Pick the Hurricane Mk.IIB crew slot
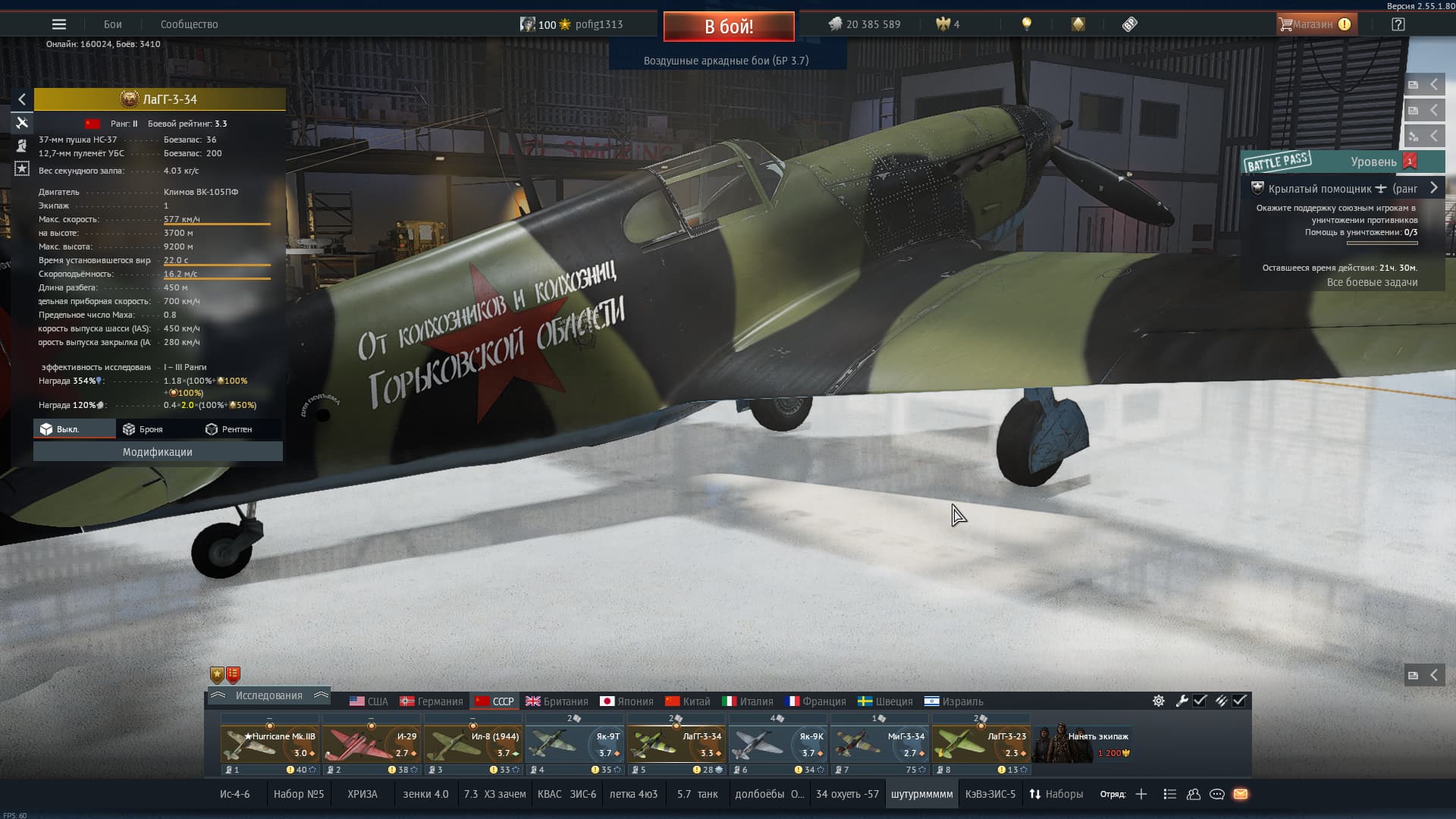 tap(269, 745)
